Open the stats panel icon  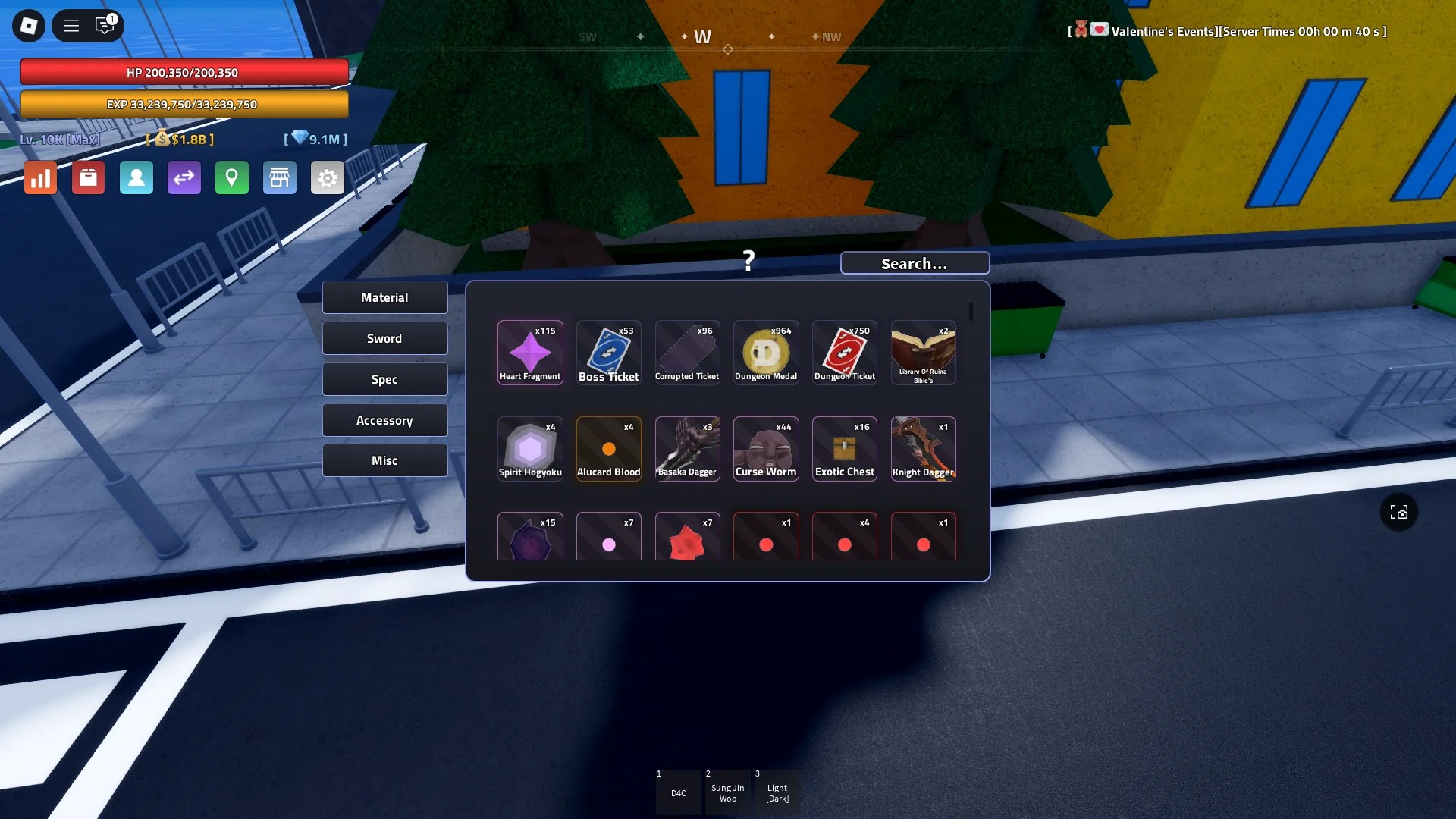(x=39, y=177)
